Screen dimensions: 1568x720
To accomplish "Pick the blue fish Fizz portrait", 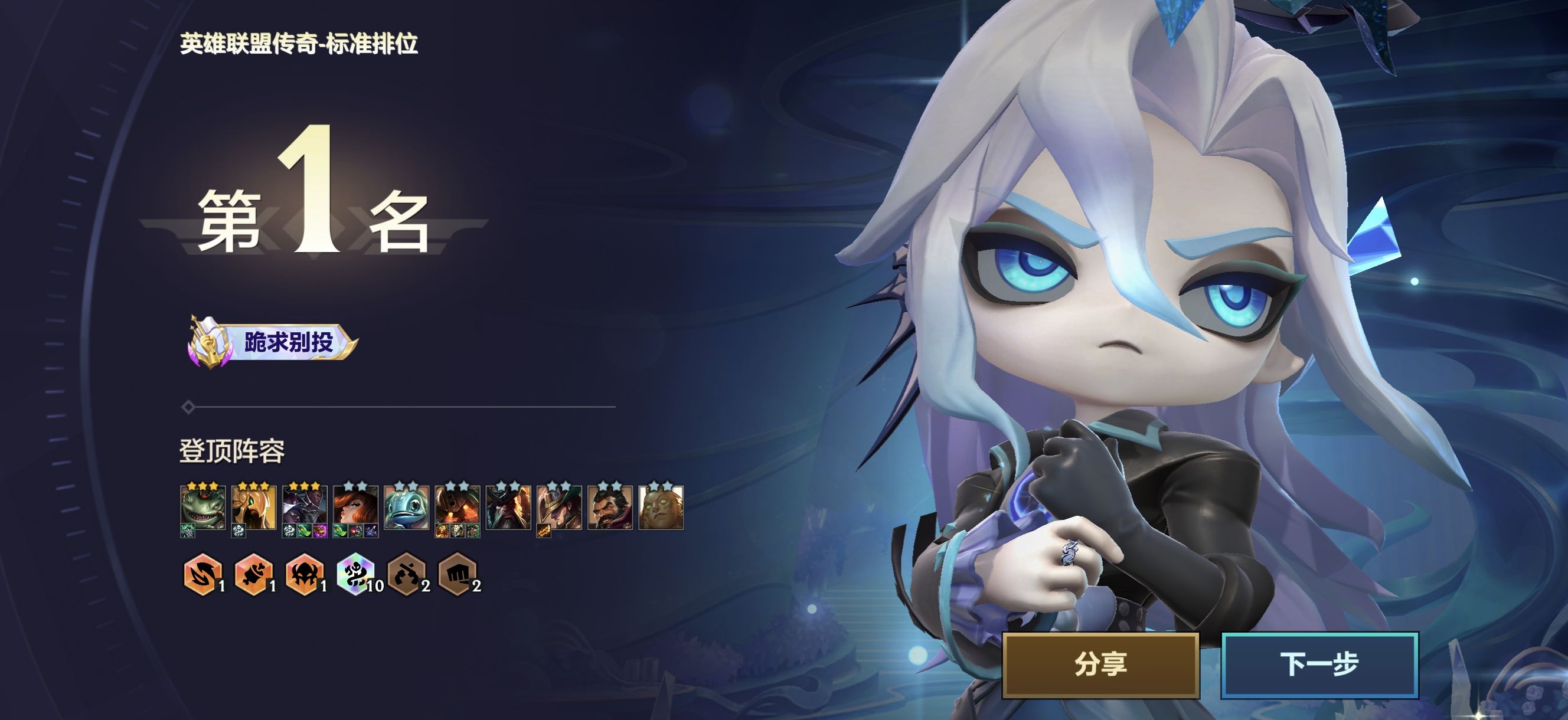I will (x=407, y=506).
